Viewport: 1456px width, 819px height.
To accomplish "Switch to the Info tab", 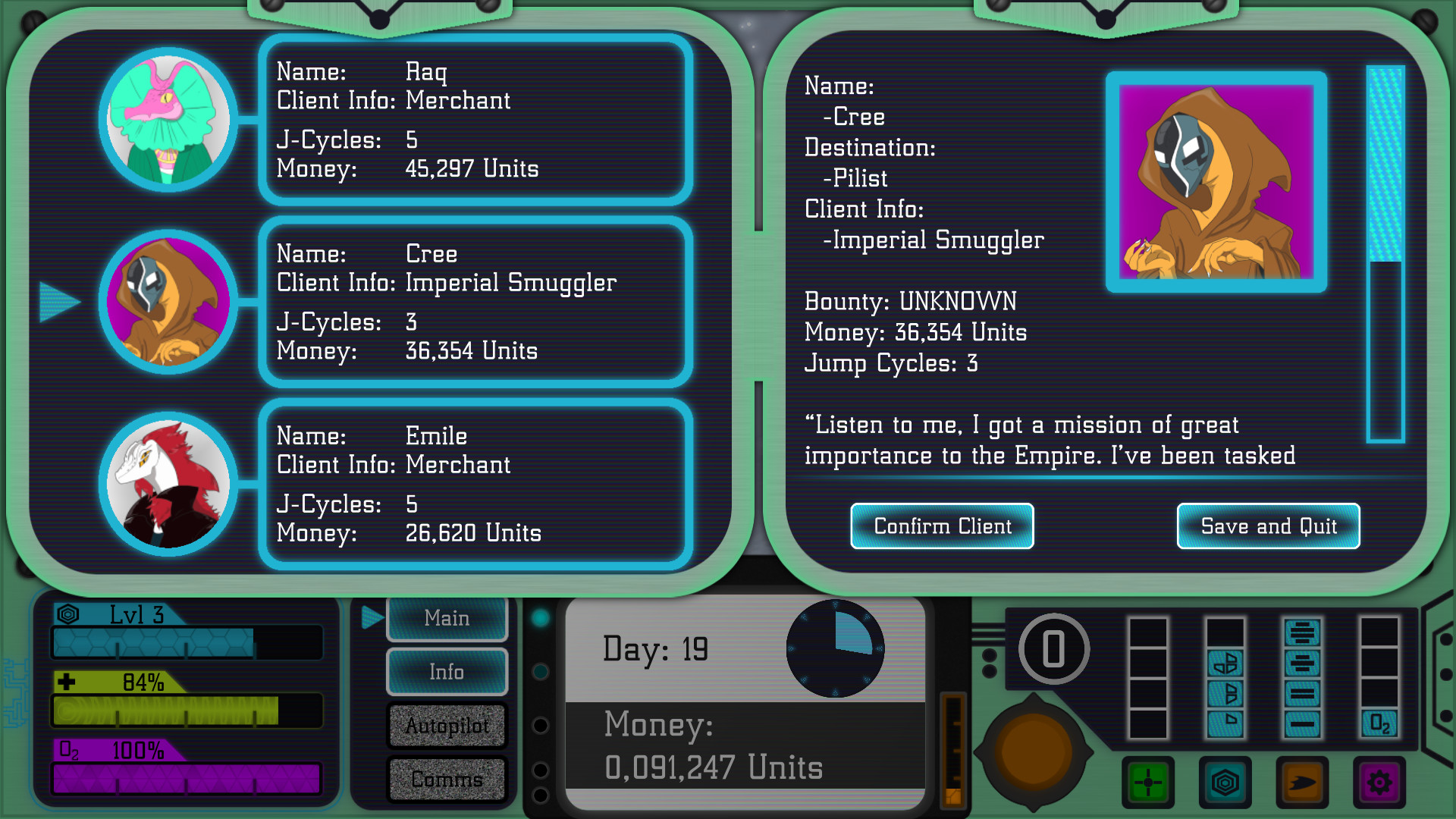I will coord(447,671).
